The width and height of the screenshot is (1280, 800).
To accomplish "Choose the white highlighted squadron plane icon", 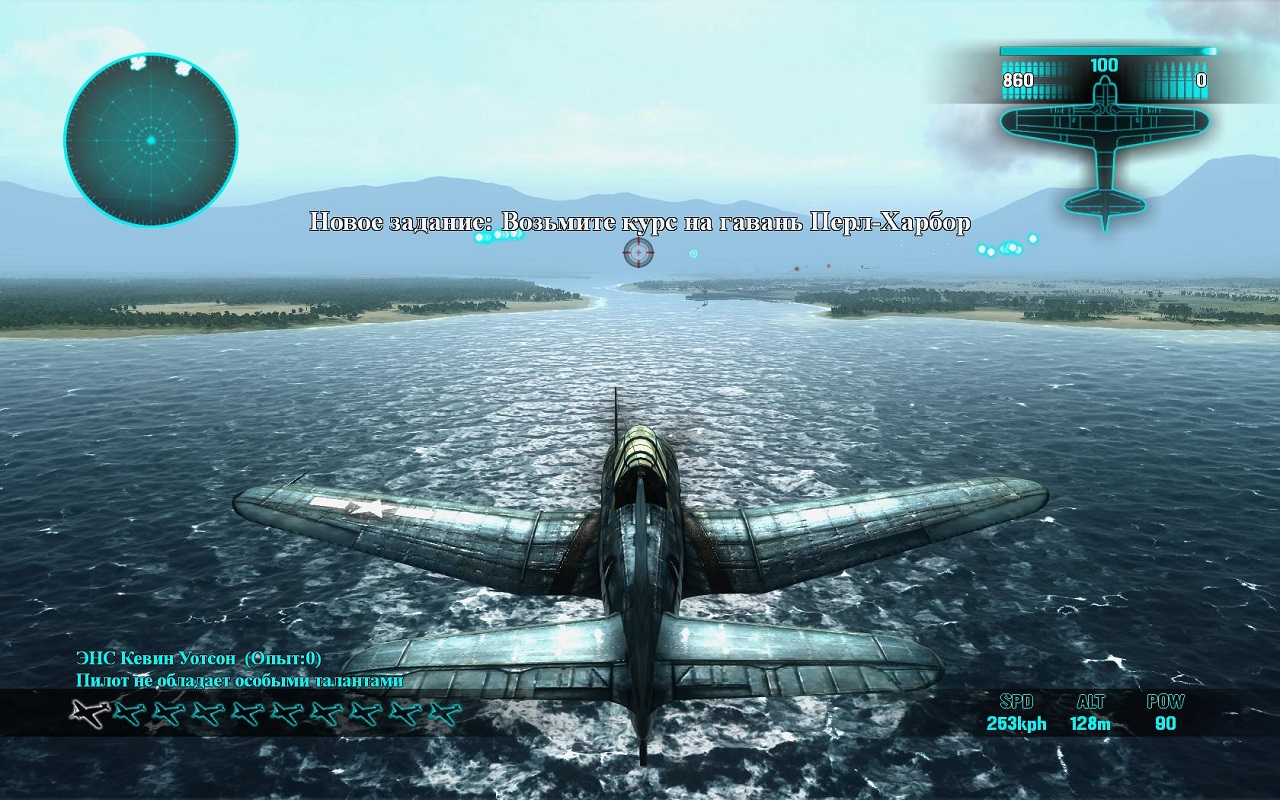I will (x=89, y=713).
